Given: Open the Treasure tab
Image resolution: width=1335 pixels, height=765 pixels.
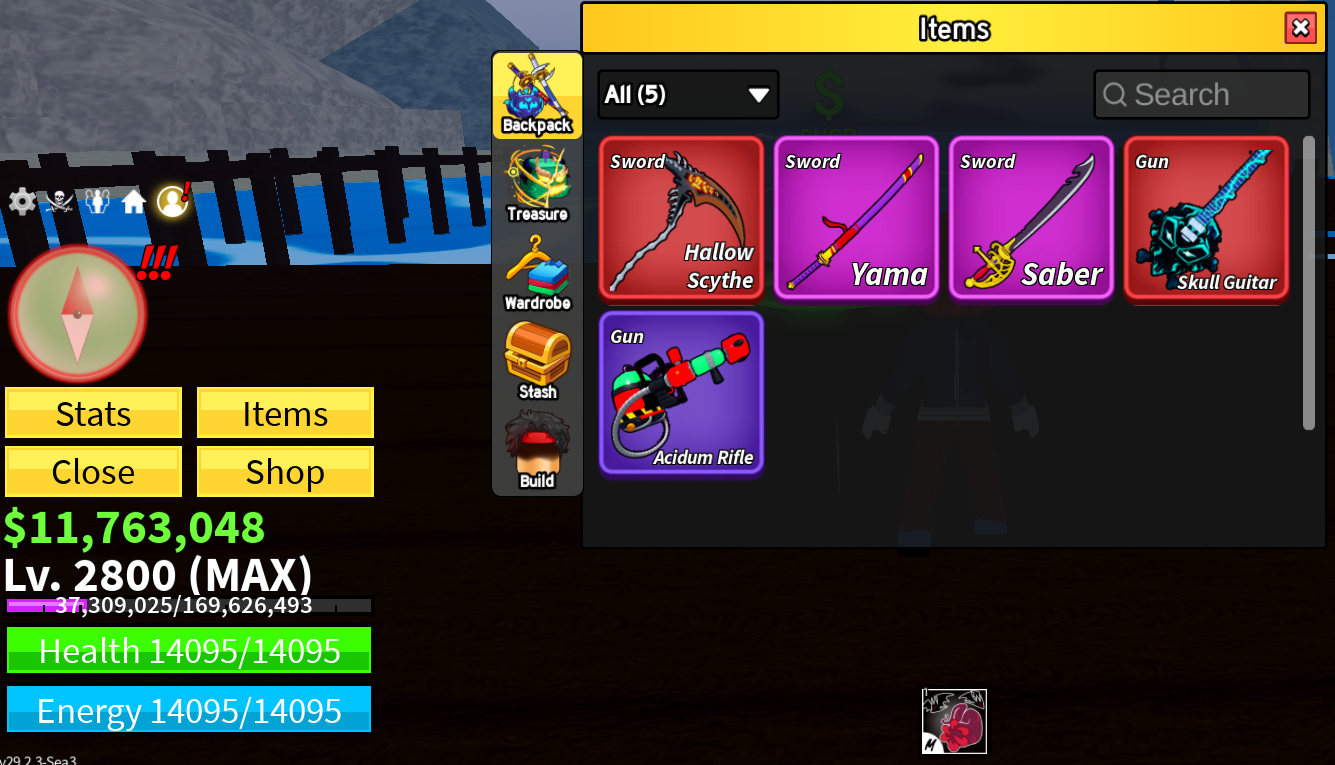Looking at the screenshot, I should click(537, 185).
